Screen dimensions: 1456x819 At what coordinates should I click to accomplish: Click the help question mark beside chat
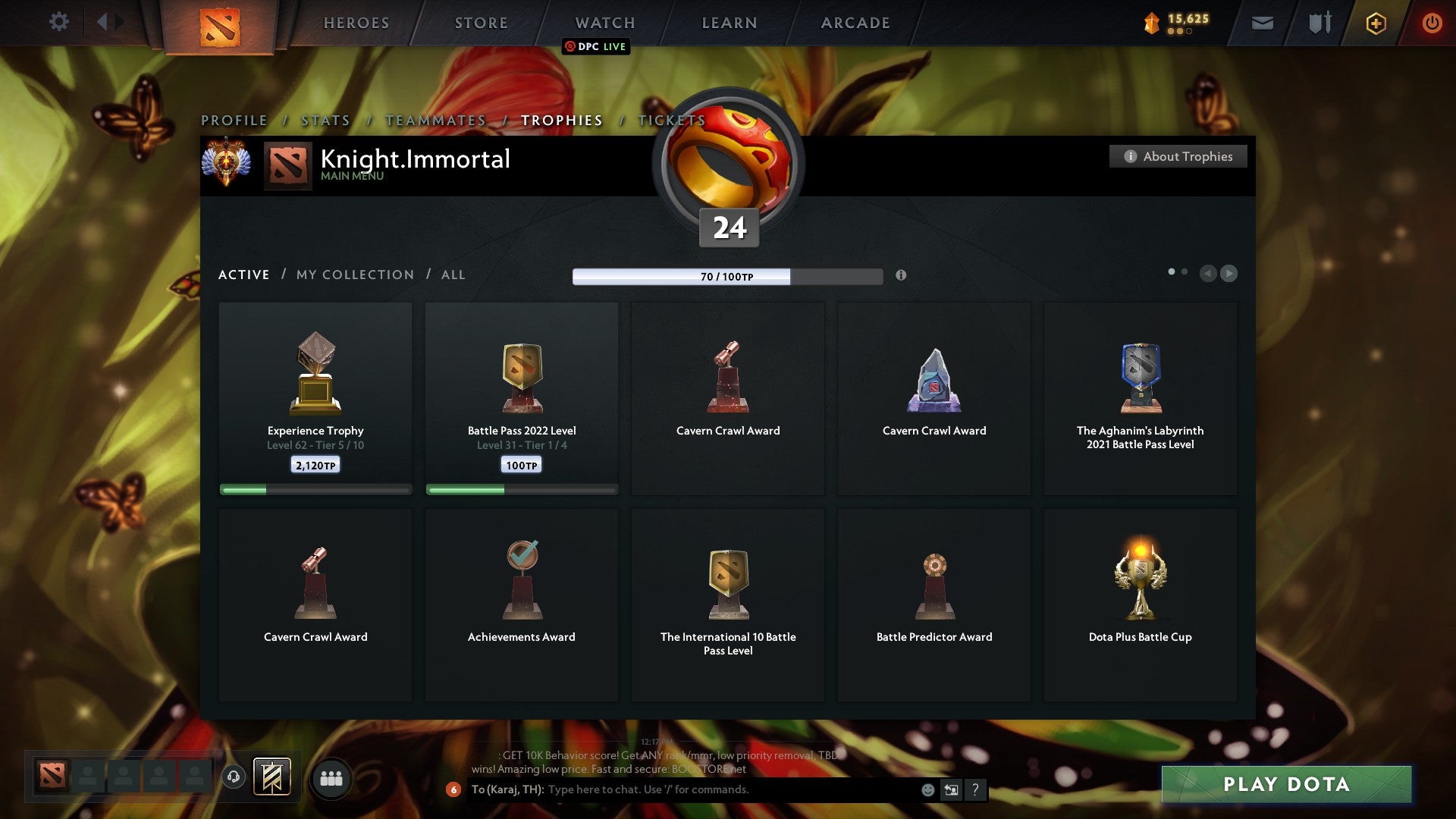975,789
